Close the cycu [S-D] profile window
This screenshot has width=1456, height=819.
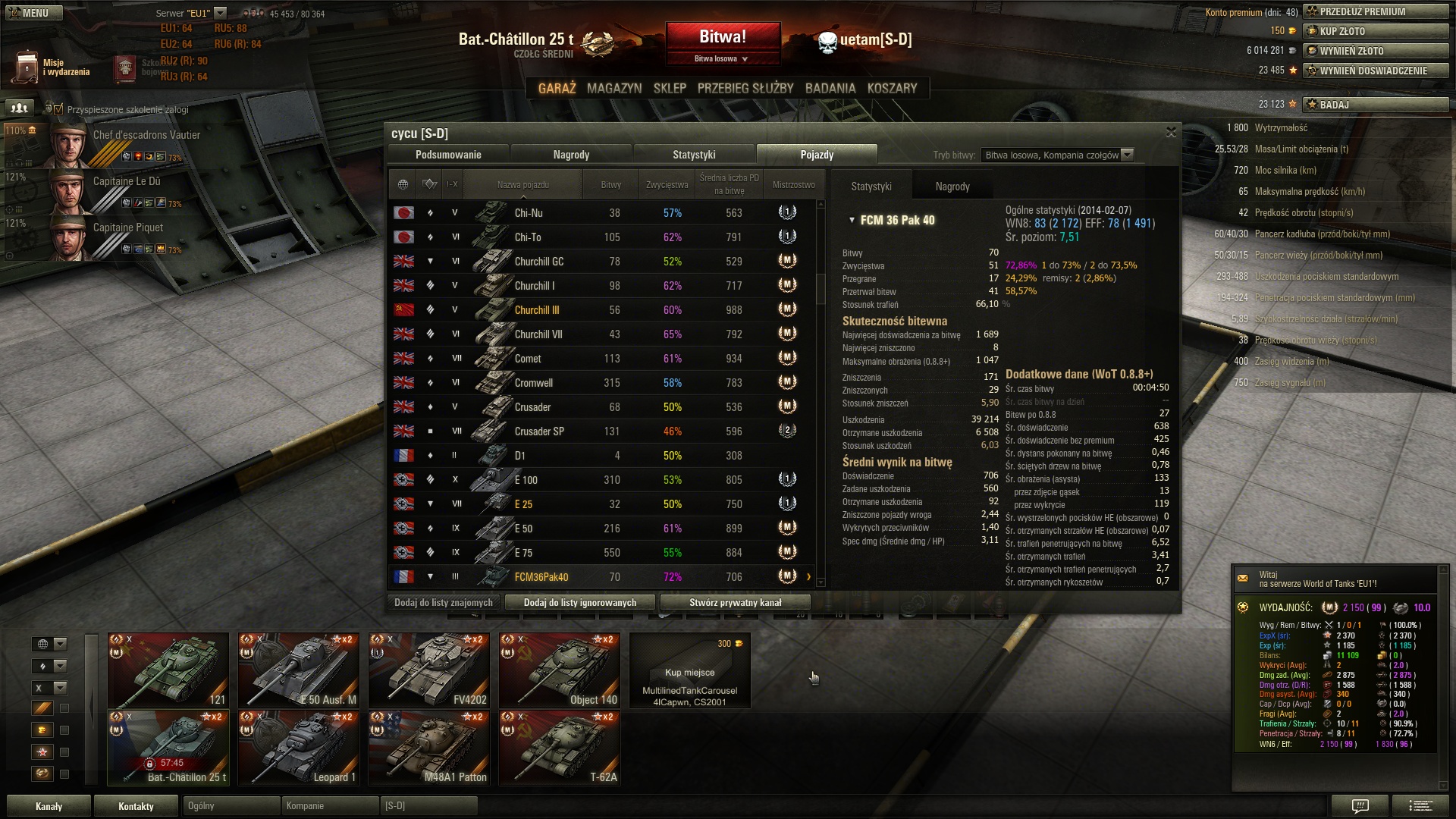tap(1171, 133)
